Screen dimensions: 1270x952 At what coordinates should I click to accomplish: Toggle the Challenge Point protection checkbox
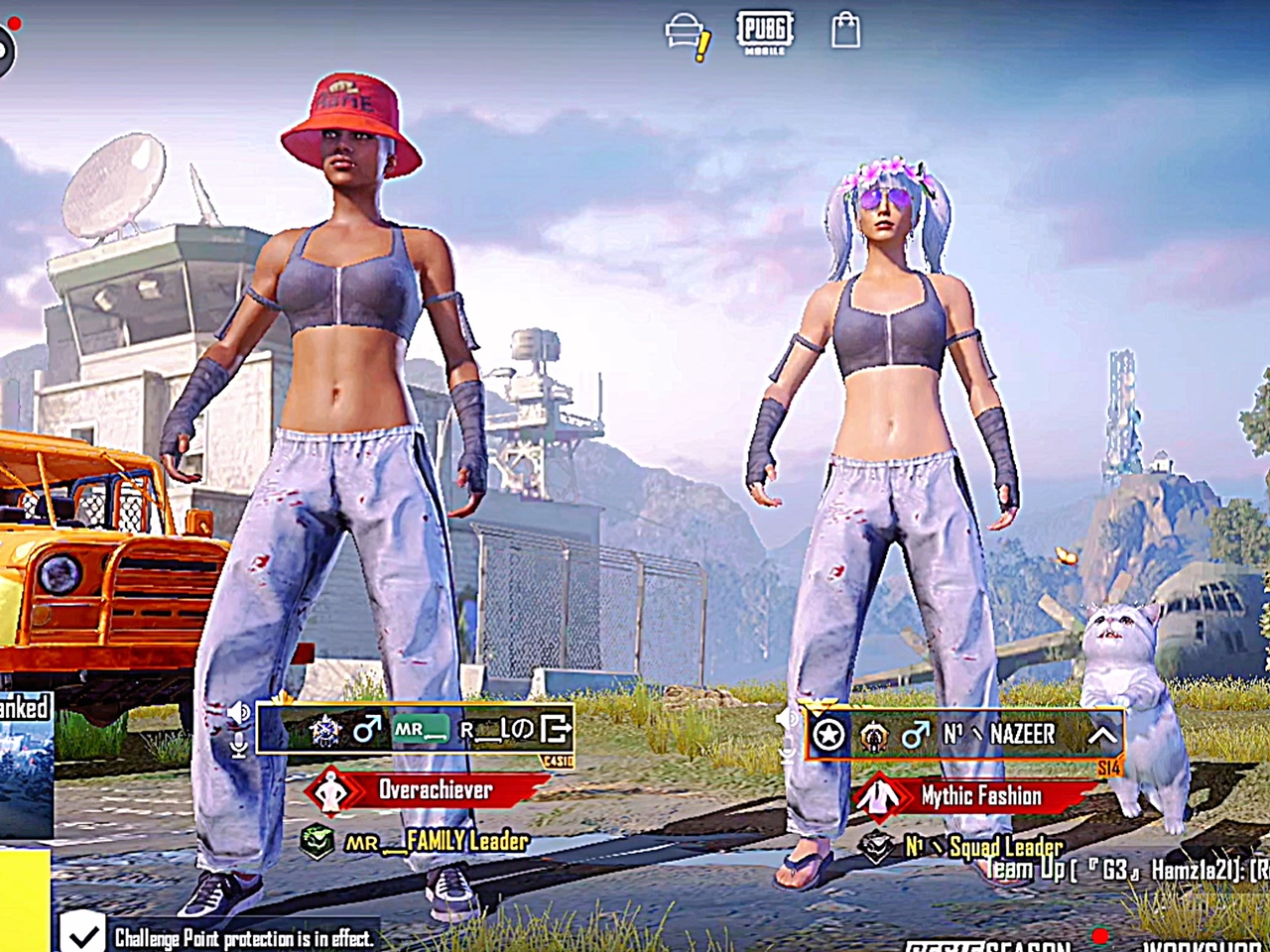pyautogui.click(x=82, y=933)
